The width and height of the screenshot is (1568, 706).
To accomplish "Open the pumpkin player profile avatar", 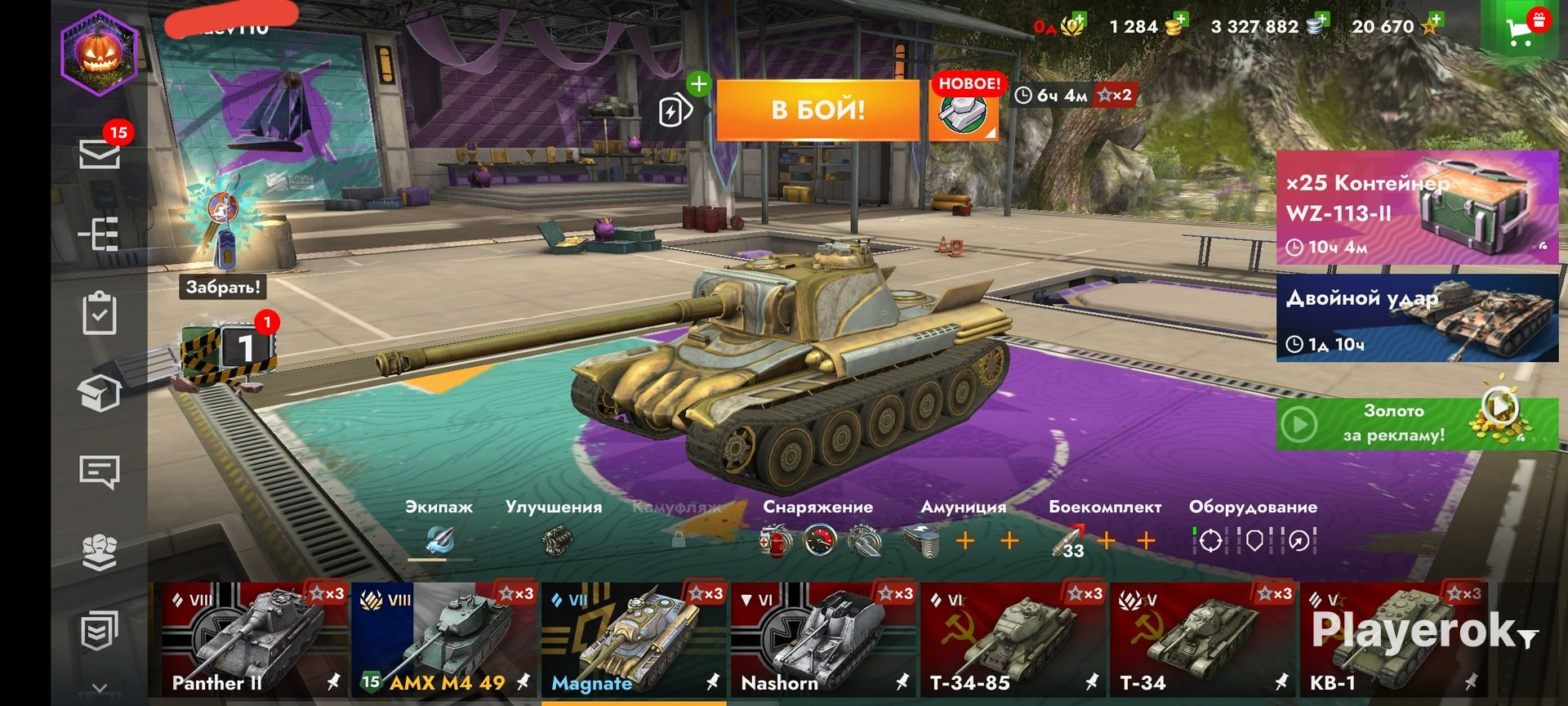I will click(99, 53).
